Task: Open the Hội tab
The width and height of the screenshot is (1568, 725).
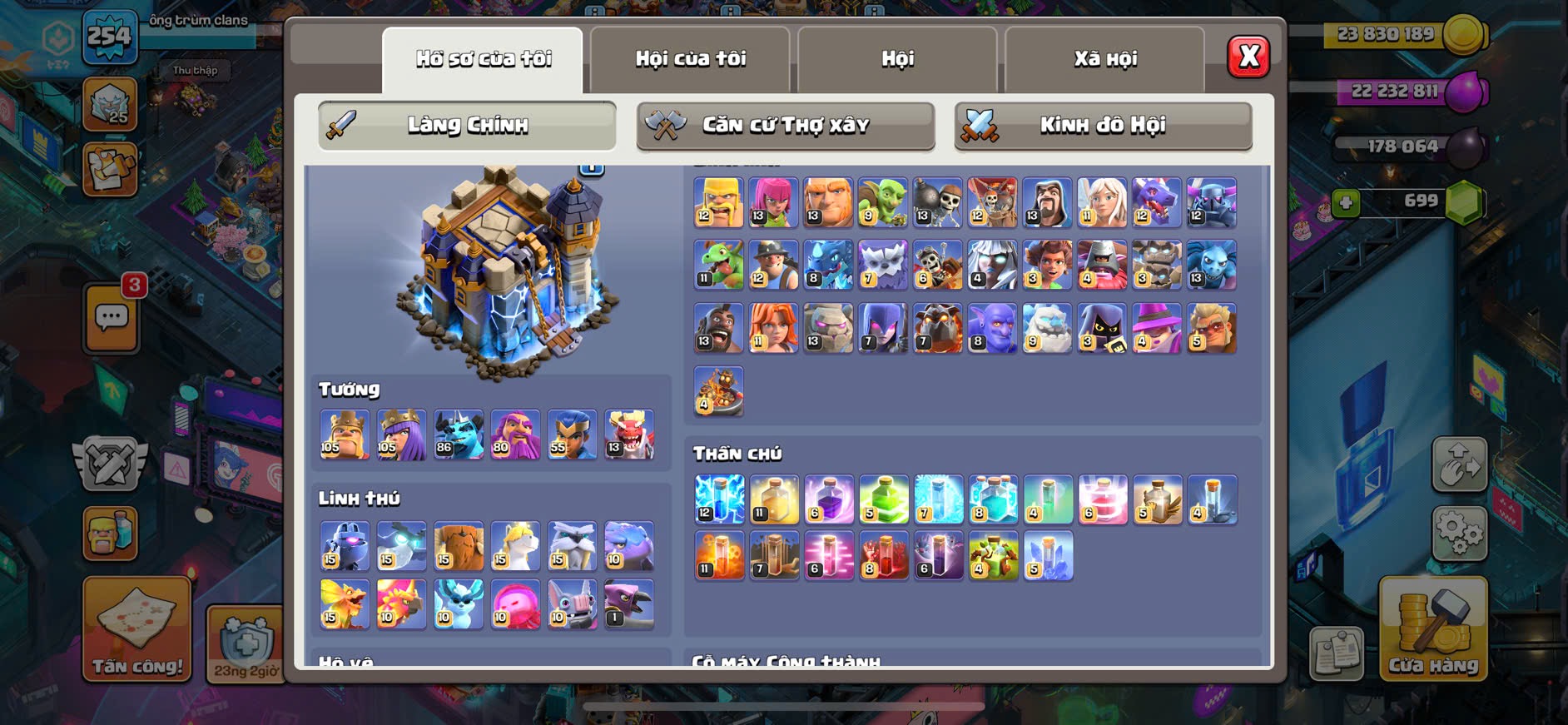Action: pos(897,59)
